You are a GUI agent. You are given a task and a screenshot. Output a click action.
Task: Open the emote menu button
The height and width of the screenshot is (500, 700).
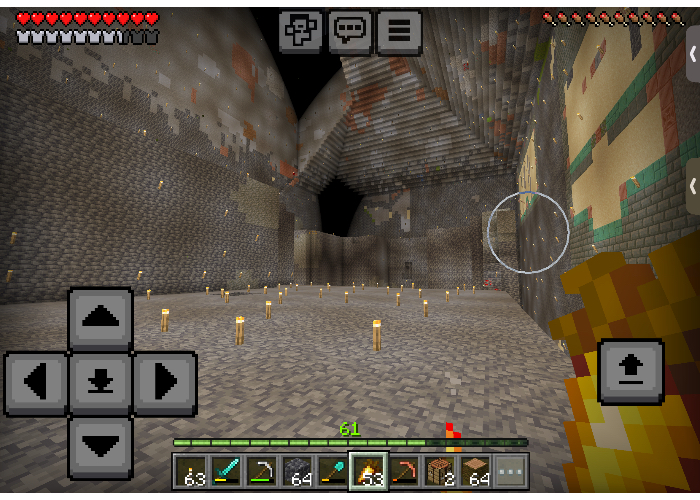[301, 31]
